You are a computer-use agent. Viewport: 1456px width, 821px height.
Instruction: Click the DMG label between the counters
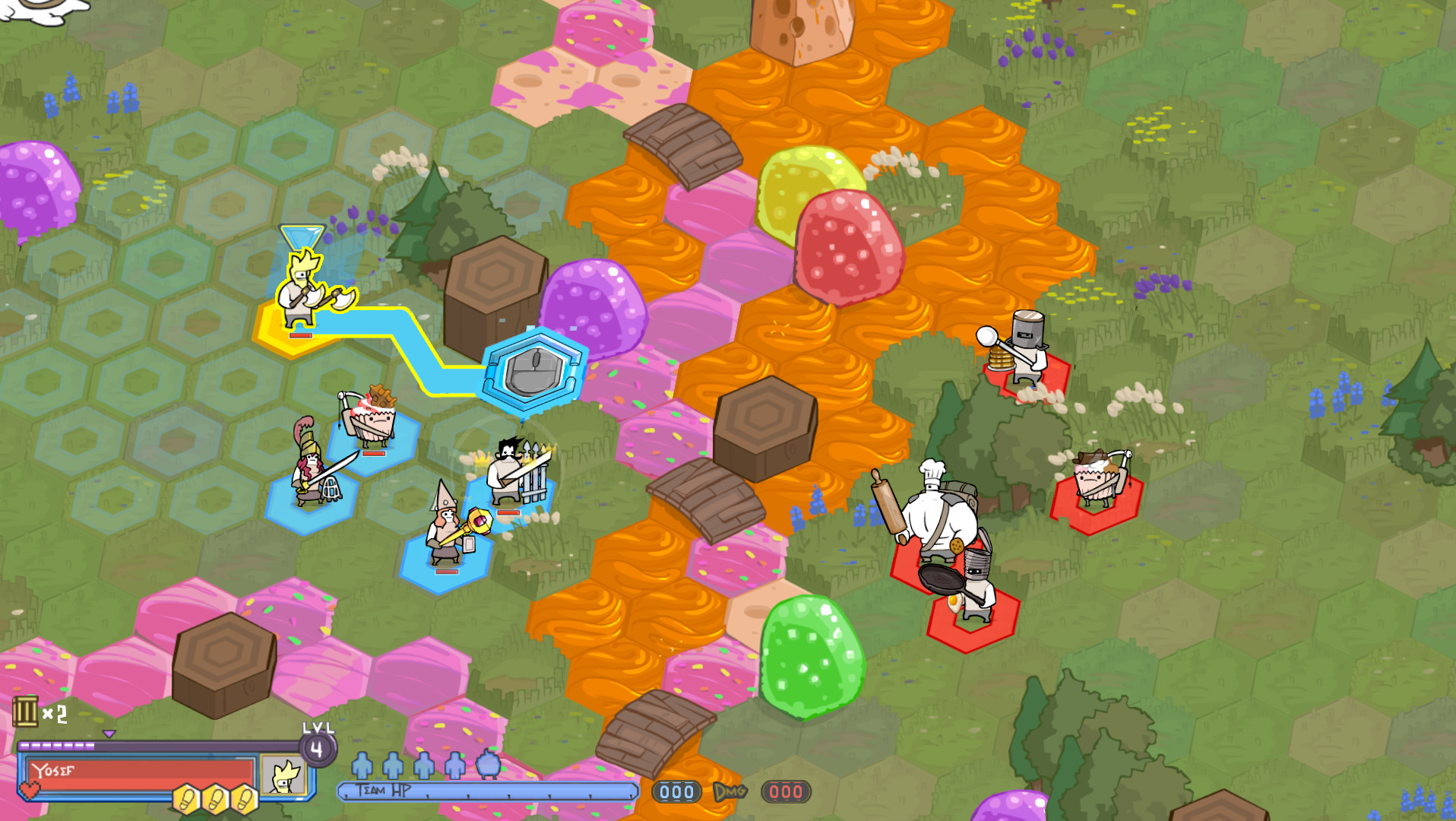tap(730, 792)
